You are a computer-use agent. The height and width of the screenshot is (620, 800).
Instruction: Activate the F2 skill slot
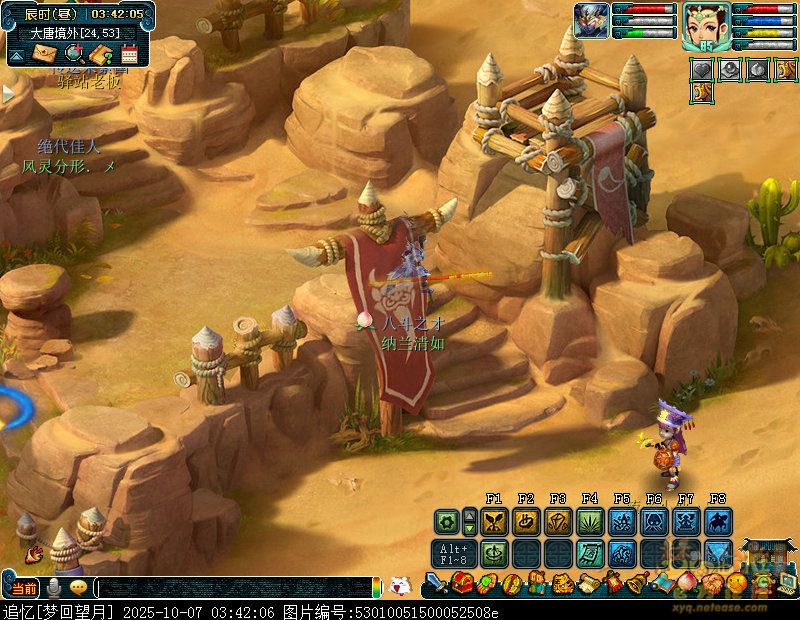click(x=526, y=521)
